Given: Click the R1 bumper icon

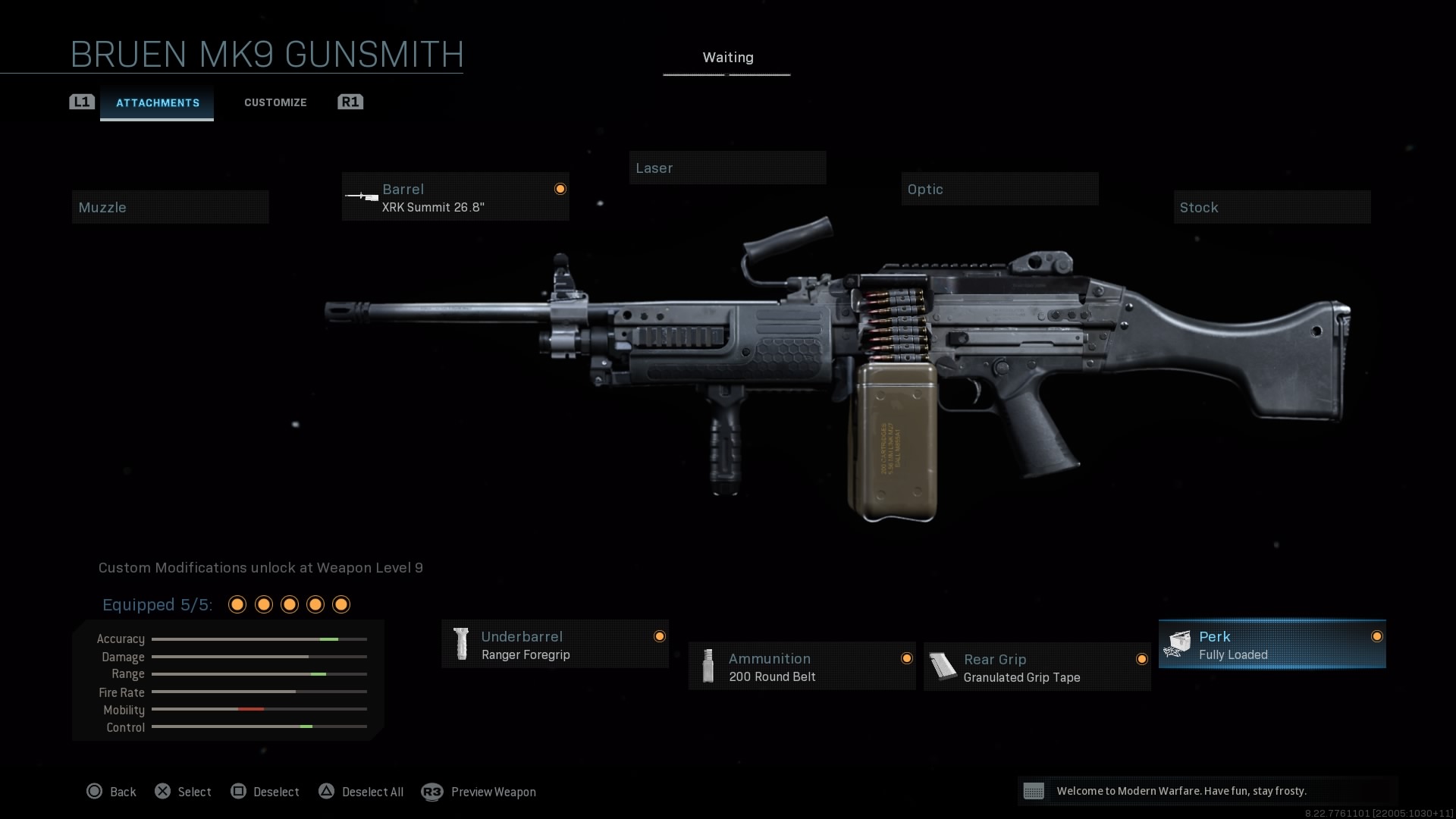Looking at the screenshot, I should click(x=350, y=102).
